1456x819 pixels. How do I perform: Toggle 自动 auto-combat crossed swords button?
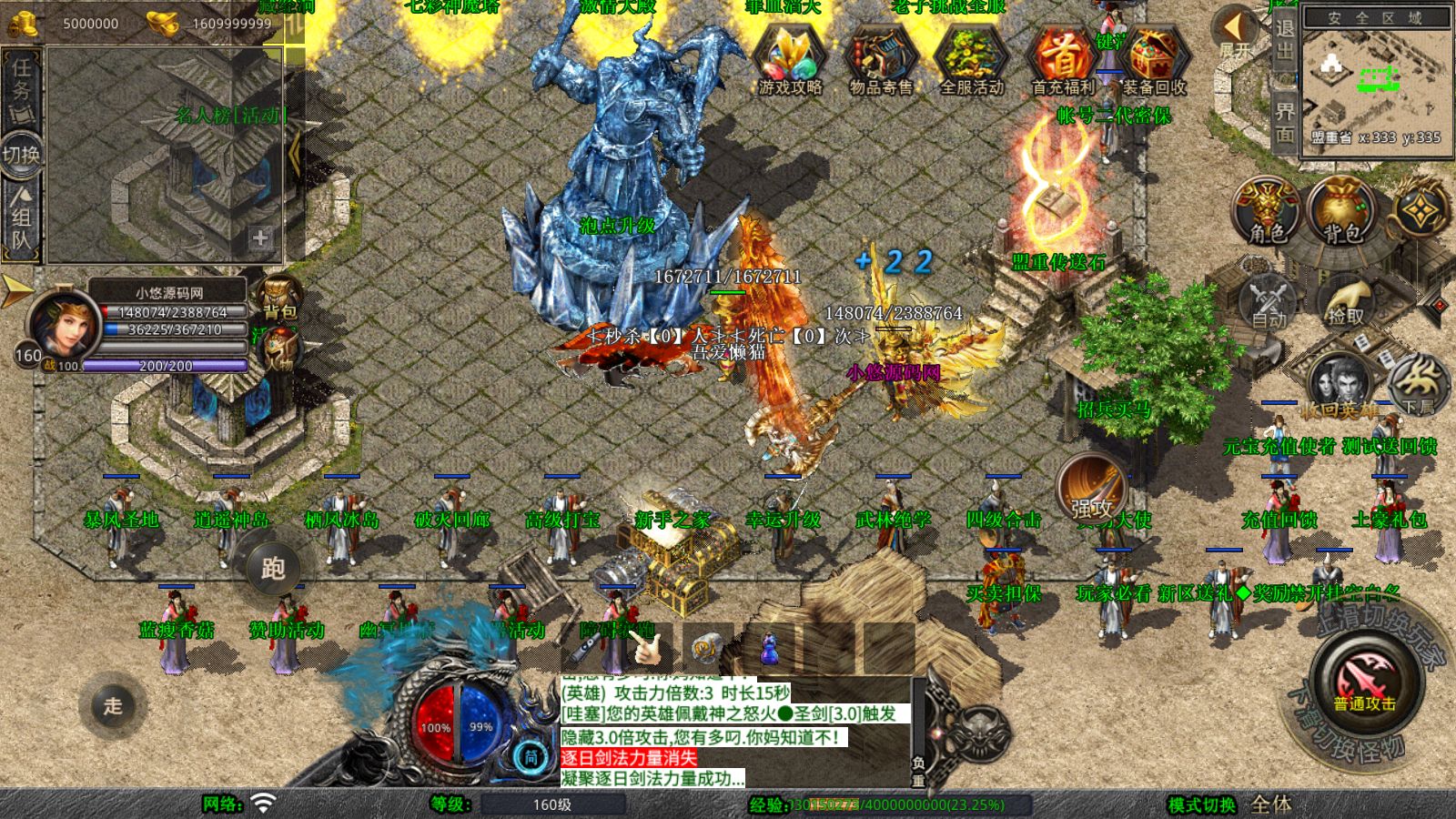click(x=1268, y=302)
